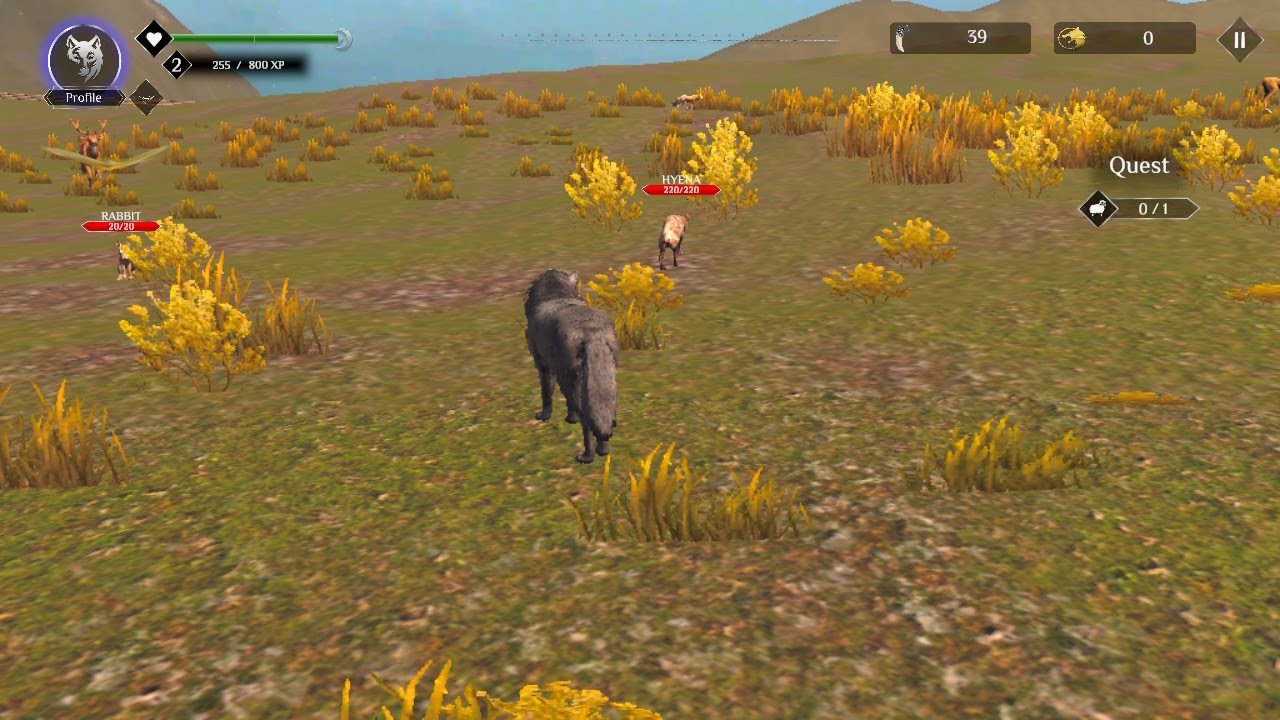The image size is (1280, 720).
Task: Click the Rabbit 20/20 health bar
Action: [x=120, y=225]
